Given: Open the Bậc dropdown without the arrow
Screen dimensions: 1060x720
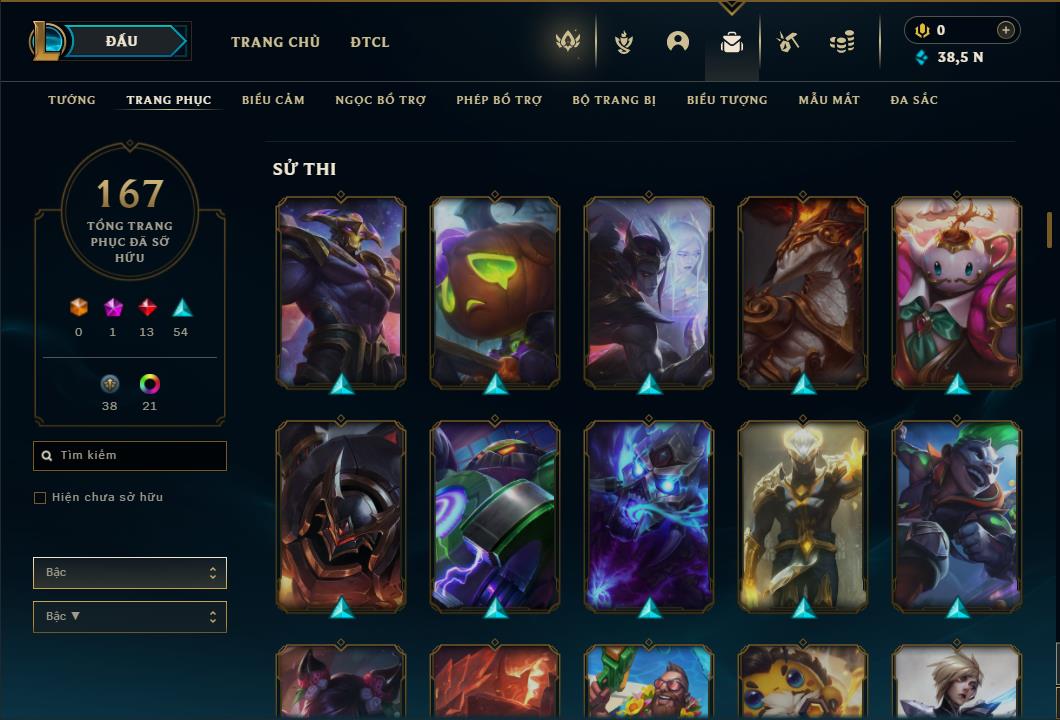Looking at the screenshot, I should click(x=130, y=573).
